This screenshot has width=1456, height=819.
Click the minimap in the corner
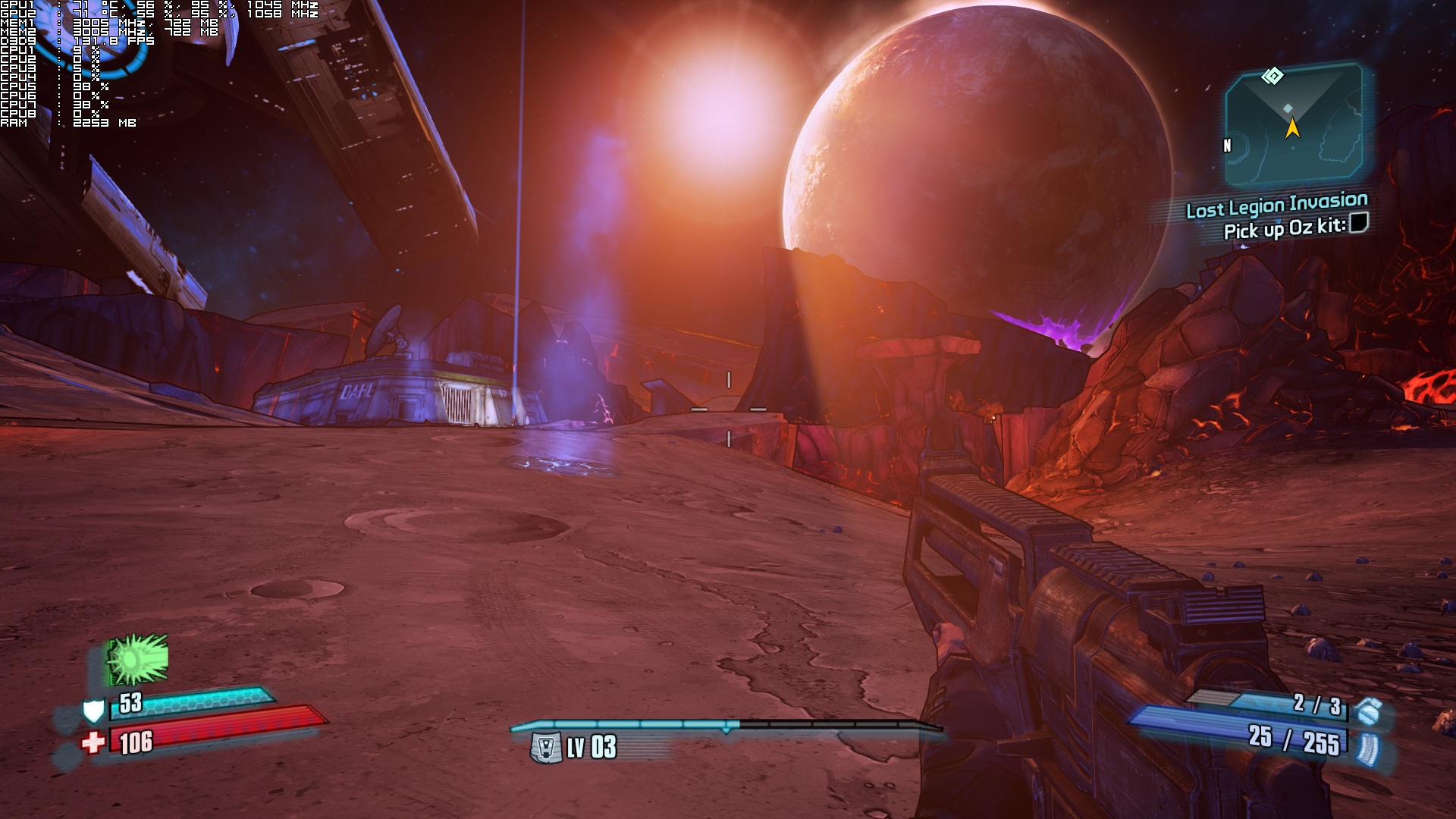coord(1294,125)
